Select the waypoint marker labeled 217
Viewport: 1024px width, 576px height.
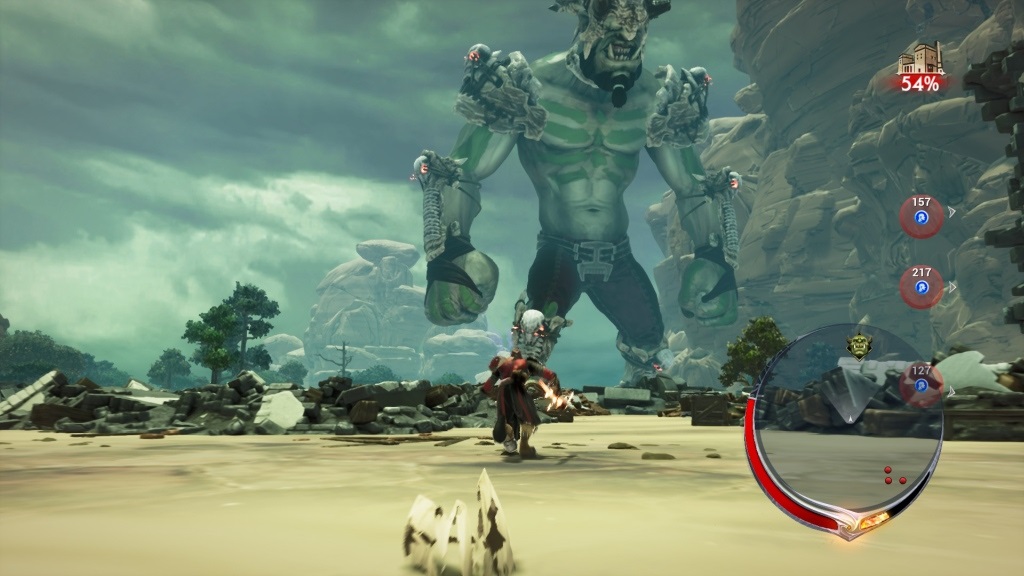(x=921, y=286)
